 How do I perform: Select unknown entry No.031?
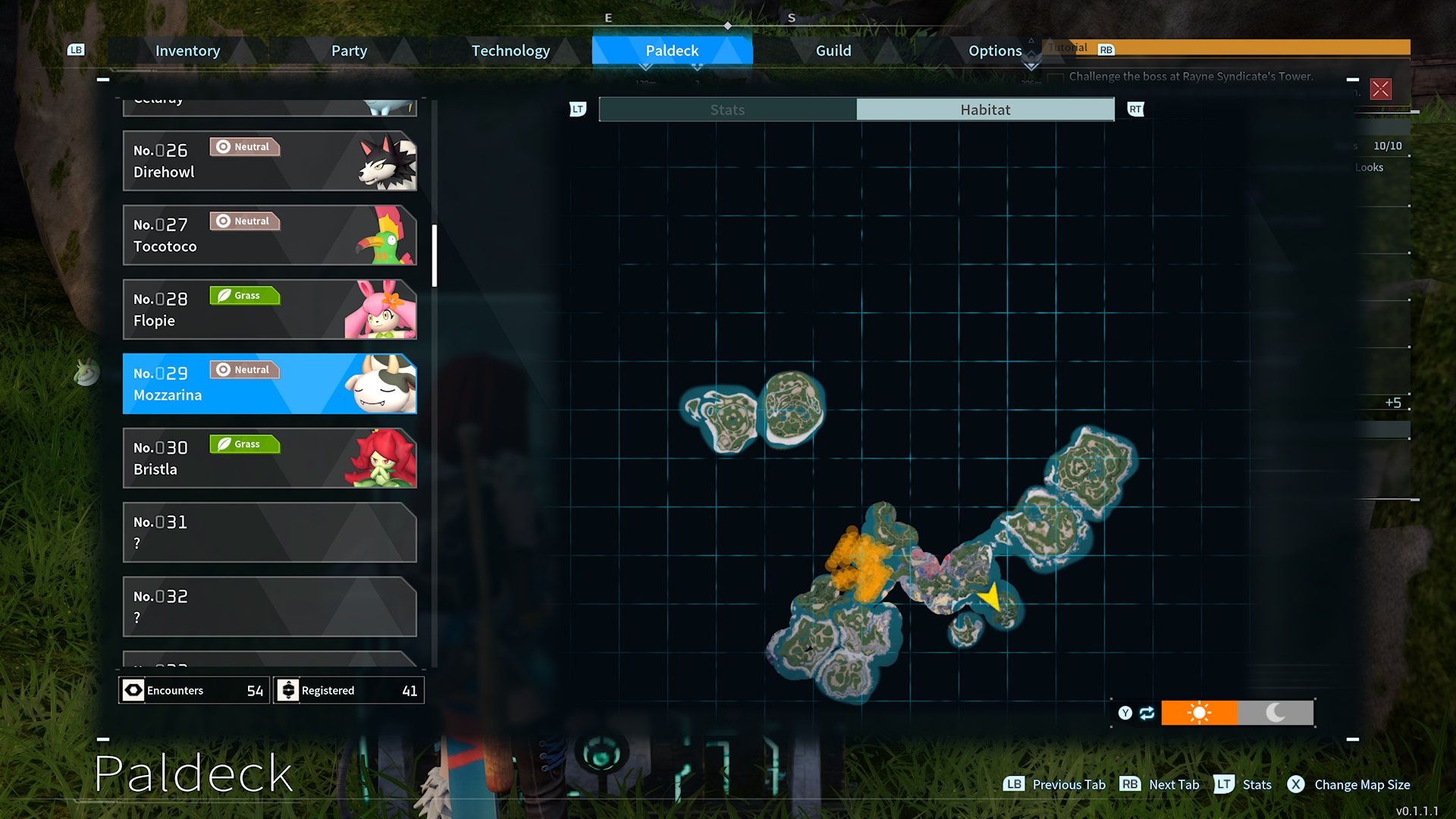click(x=269, y=532)
